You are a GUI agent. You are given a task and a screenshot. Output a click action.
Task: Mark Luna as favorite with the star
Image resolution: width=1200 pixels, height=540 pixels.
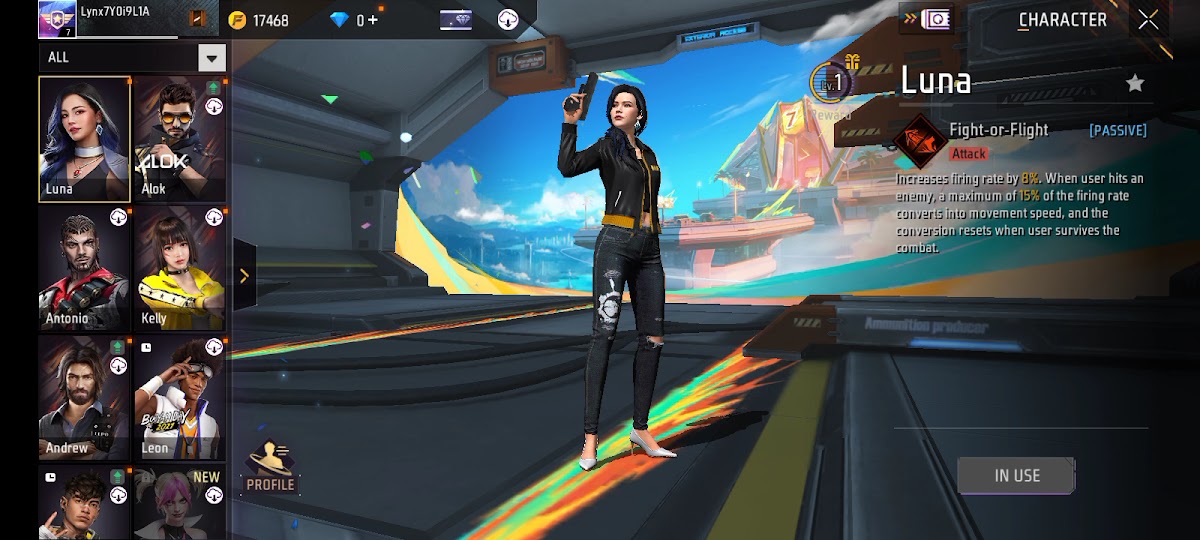click(1135, 83)
